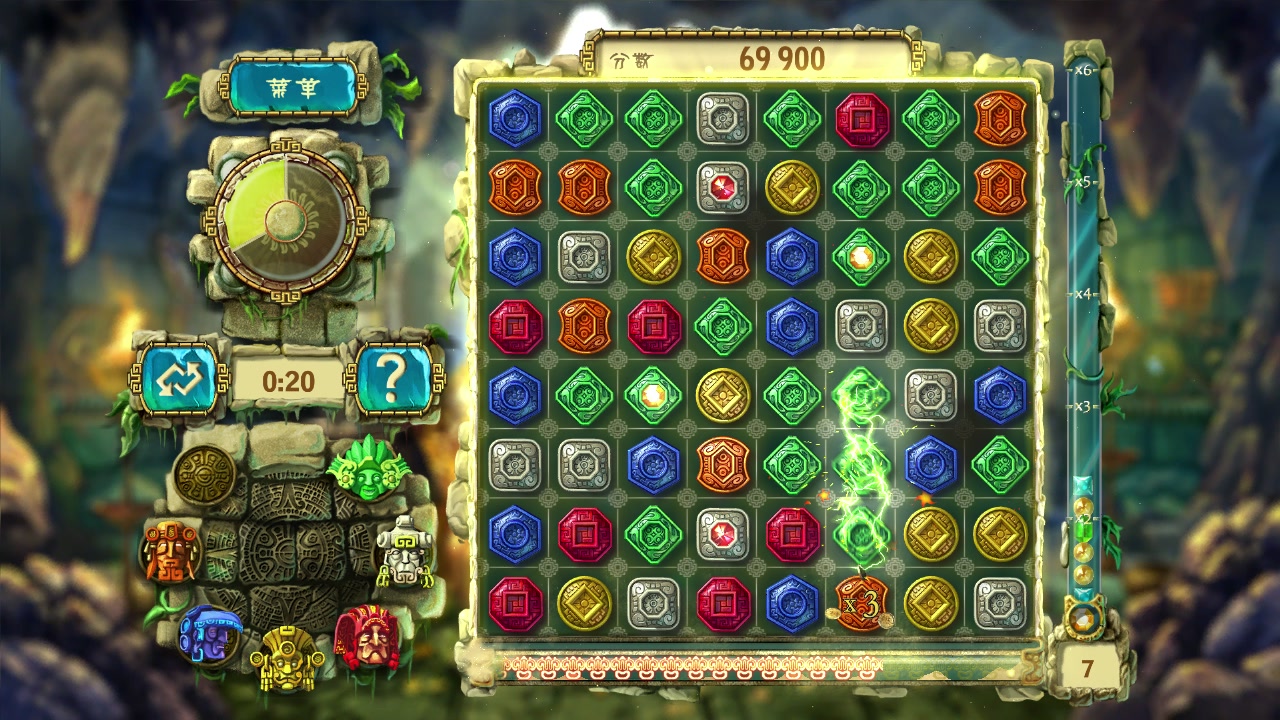Activate the orange totem mask
Screen dimensions: 1280x720
point(169,551)
